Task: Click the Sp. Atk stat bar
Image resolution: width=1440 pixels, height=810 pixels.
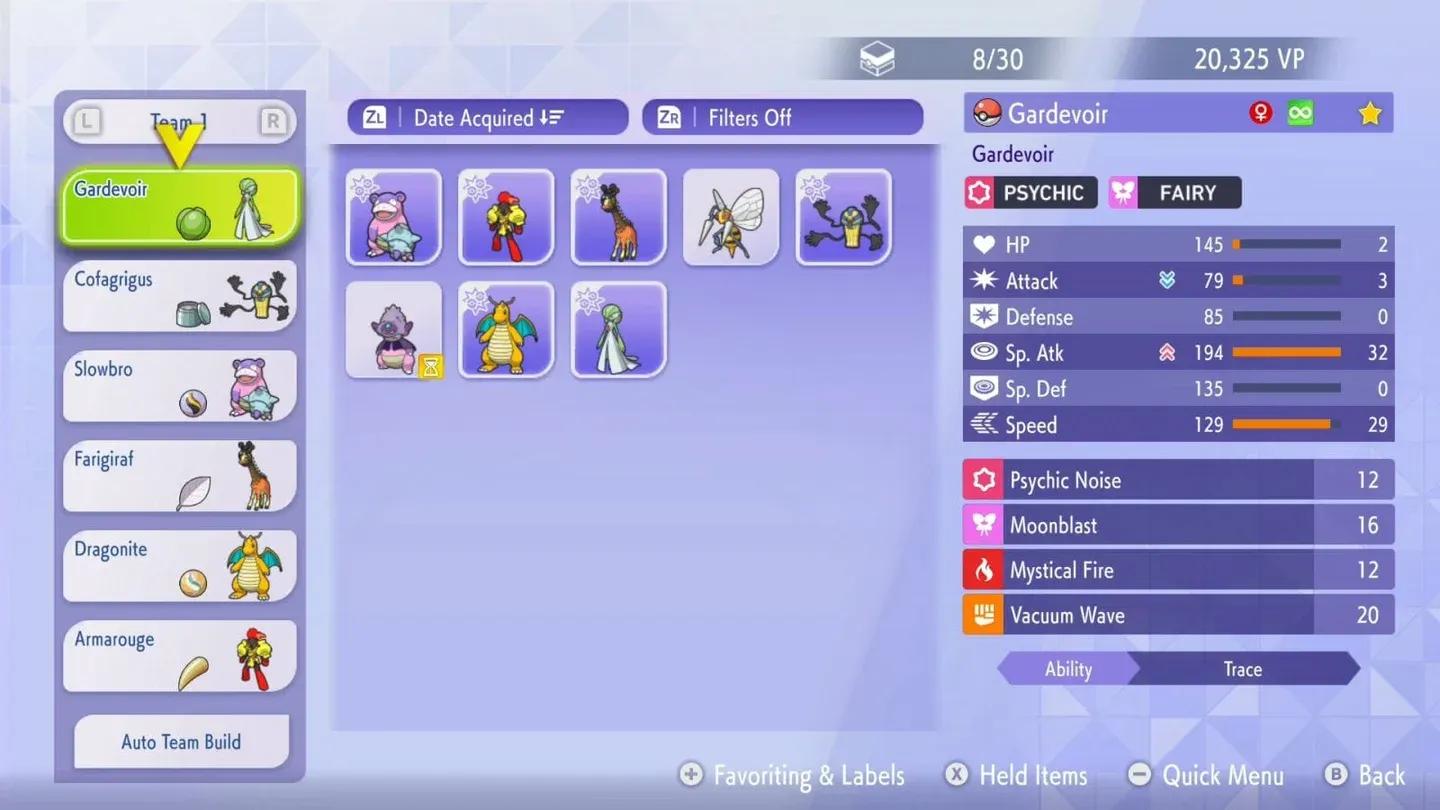Action: point(1288,352)
